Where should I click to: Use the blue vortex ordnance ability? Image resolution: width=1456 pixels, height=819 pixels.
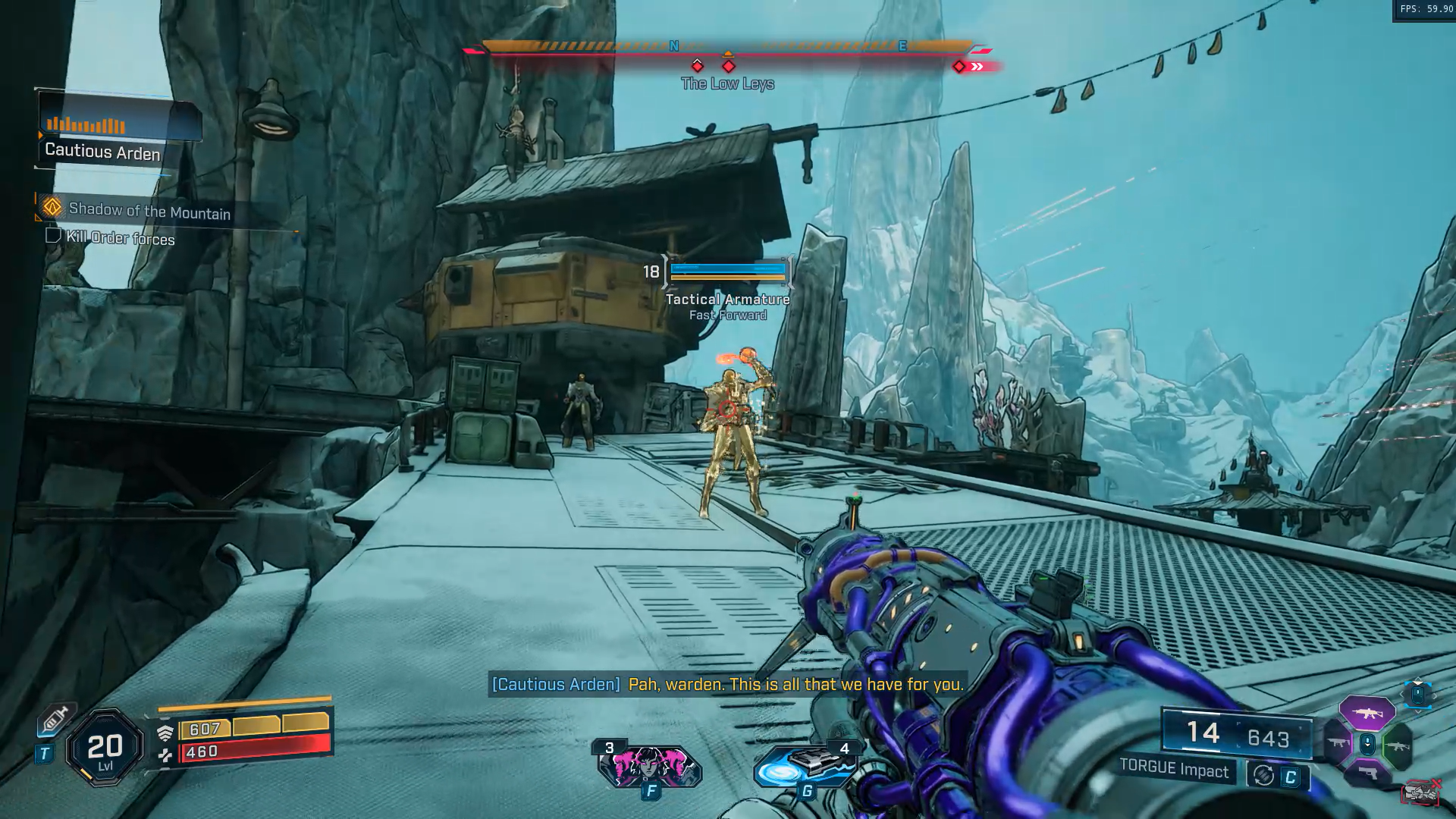point(805,766)
